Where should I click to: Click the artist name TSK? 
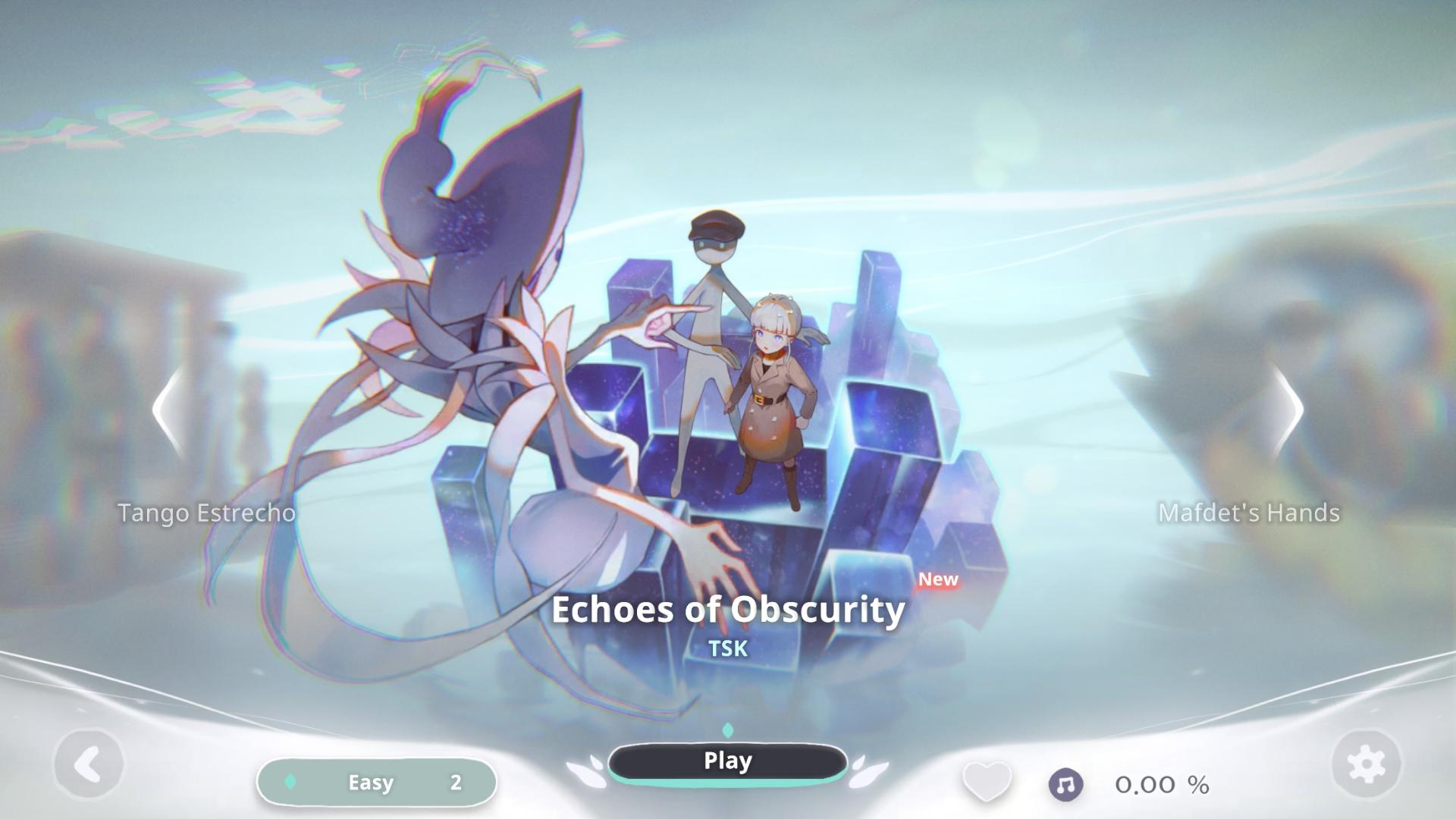point(728,648)
